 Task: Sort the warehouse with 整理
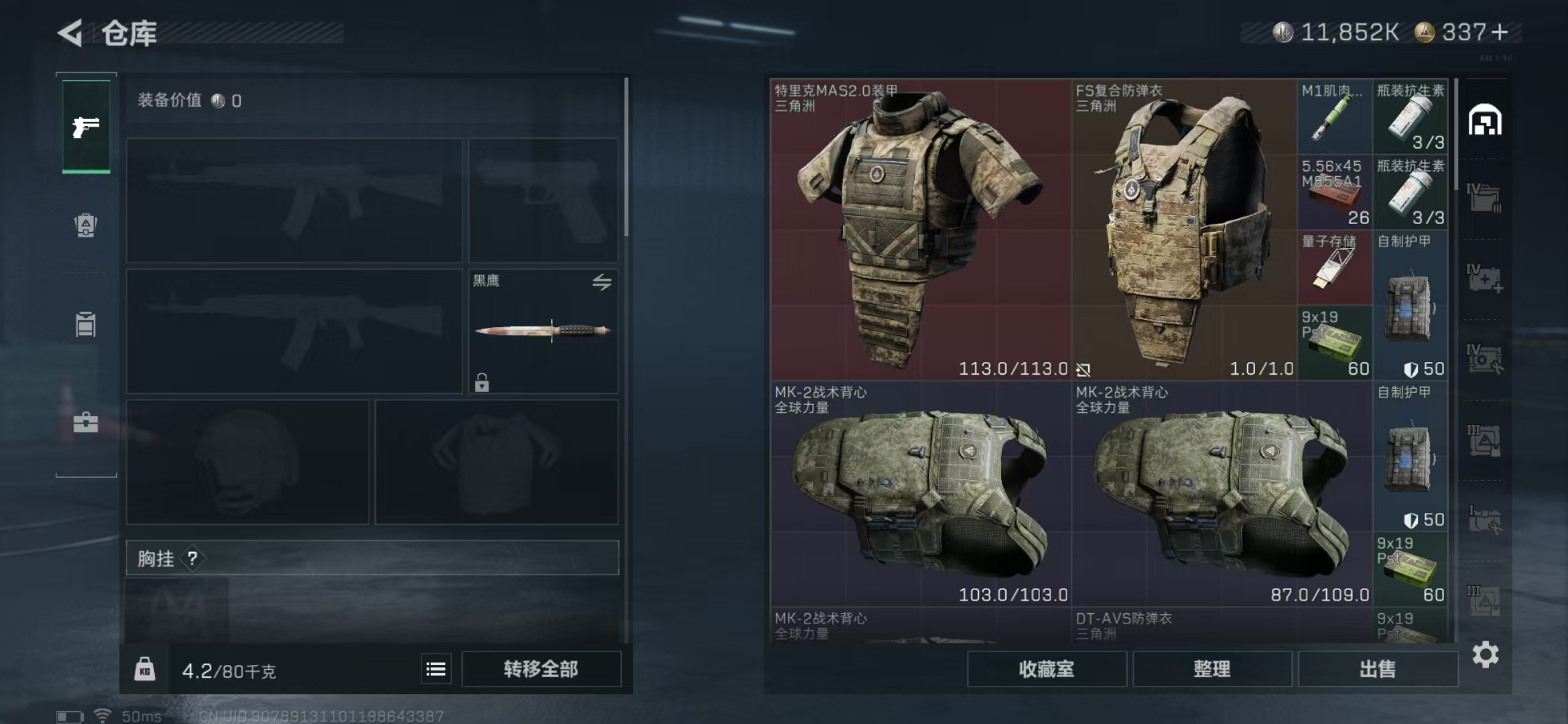point(1212,669)
